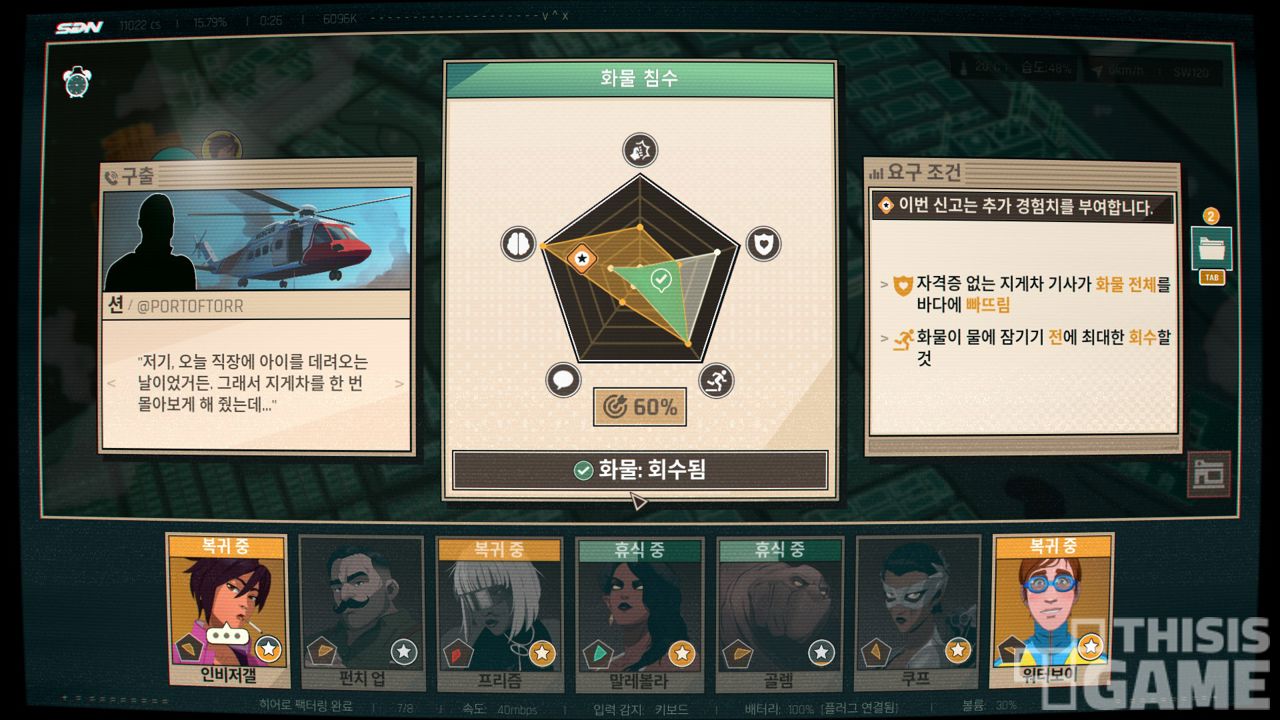1280x720 pixels.
Task: Select the 인비저걸 hero card
Action: point(227,612)
